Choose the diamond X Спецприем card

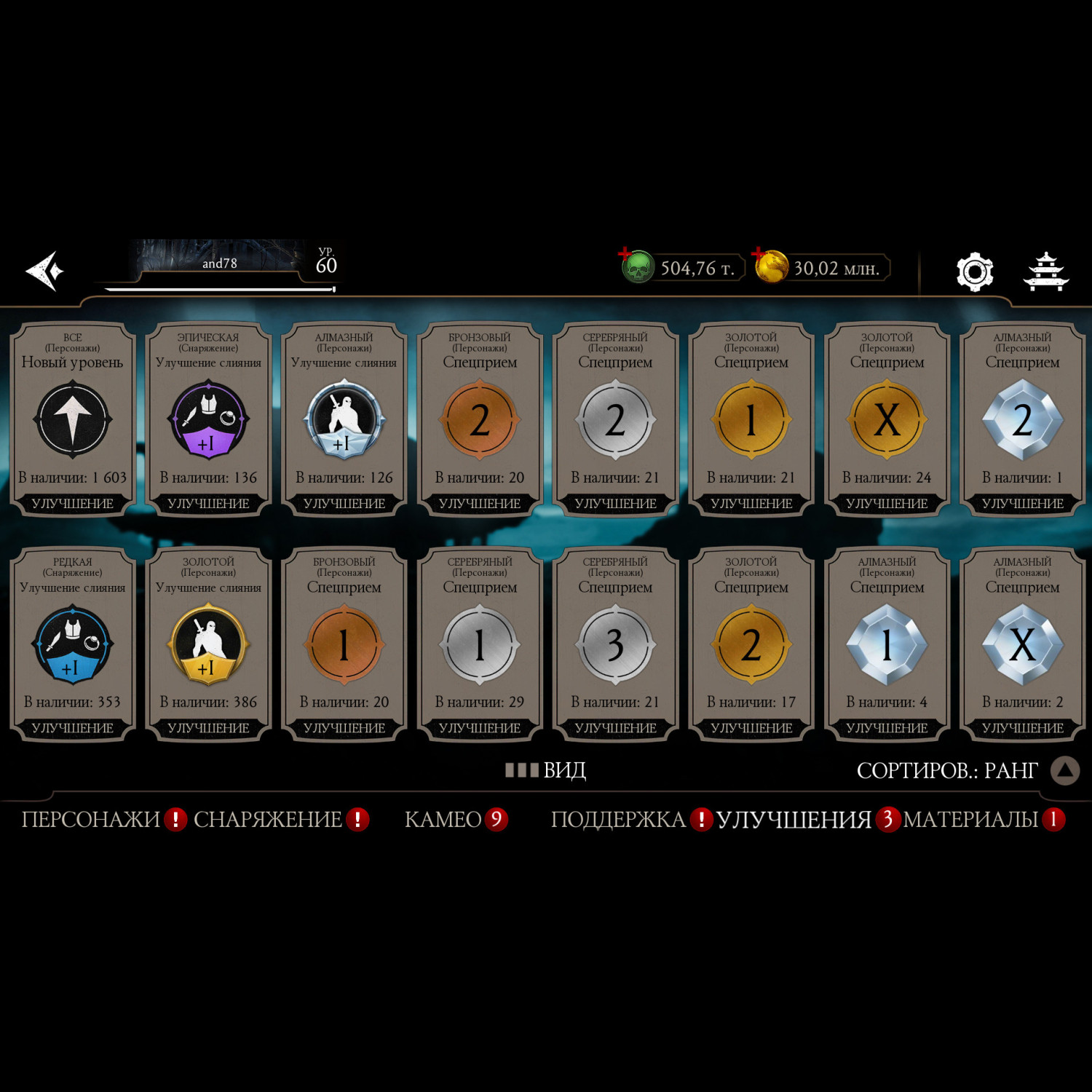1022,645
